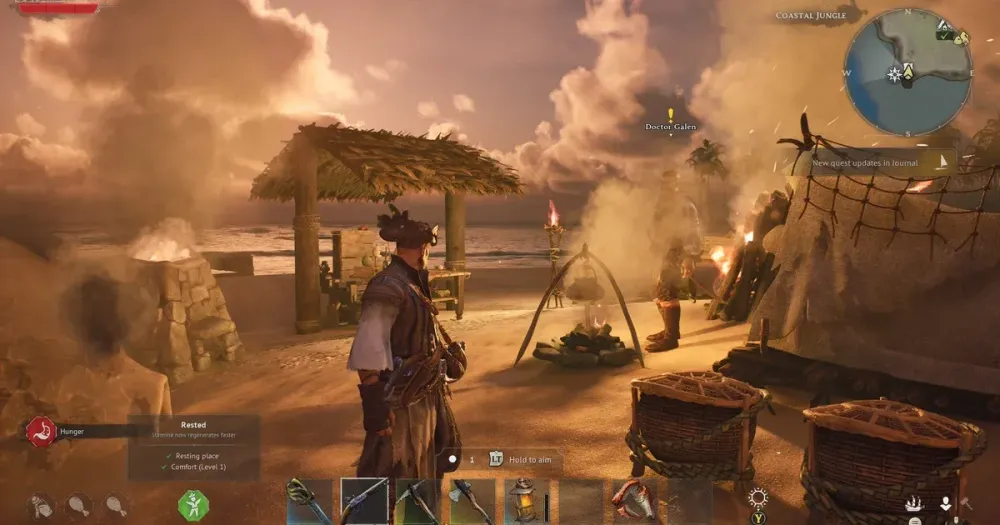1000x525 pixels.
Task: Click the sun time-of-day icon
Action: click(758, 498)
